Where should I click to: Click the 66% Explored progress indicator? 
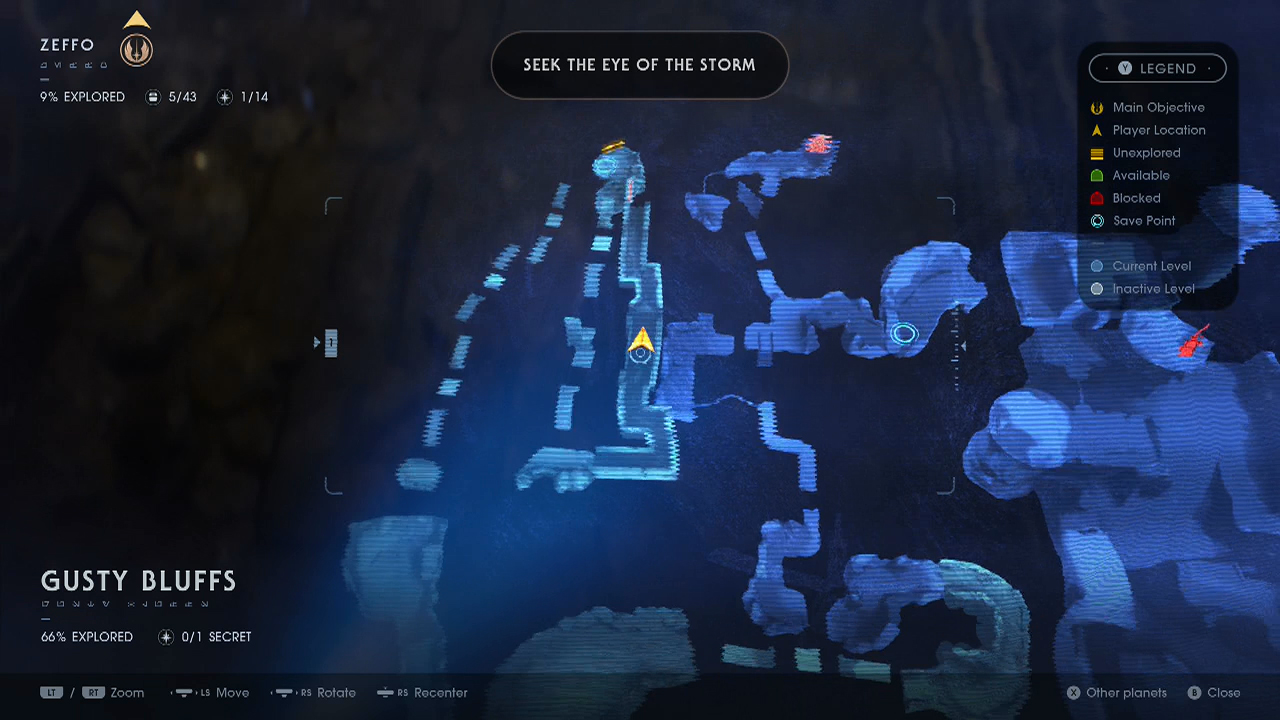tap(87, 636)
